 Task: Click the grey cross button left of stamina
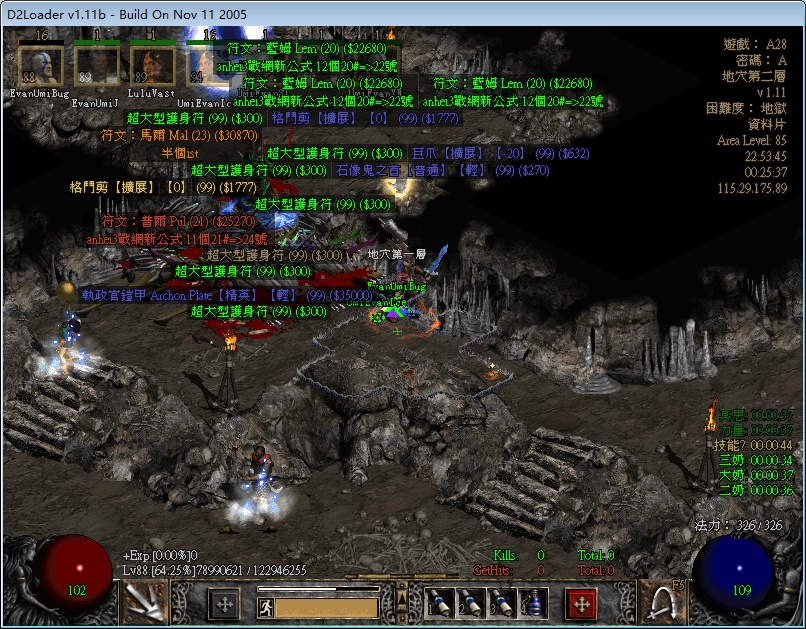(x=224, y=604)
